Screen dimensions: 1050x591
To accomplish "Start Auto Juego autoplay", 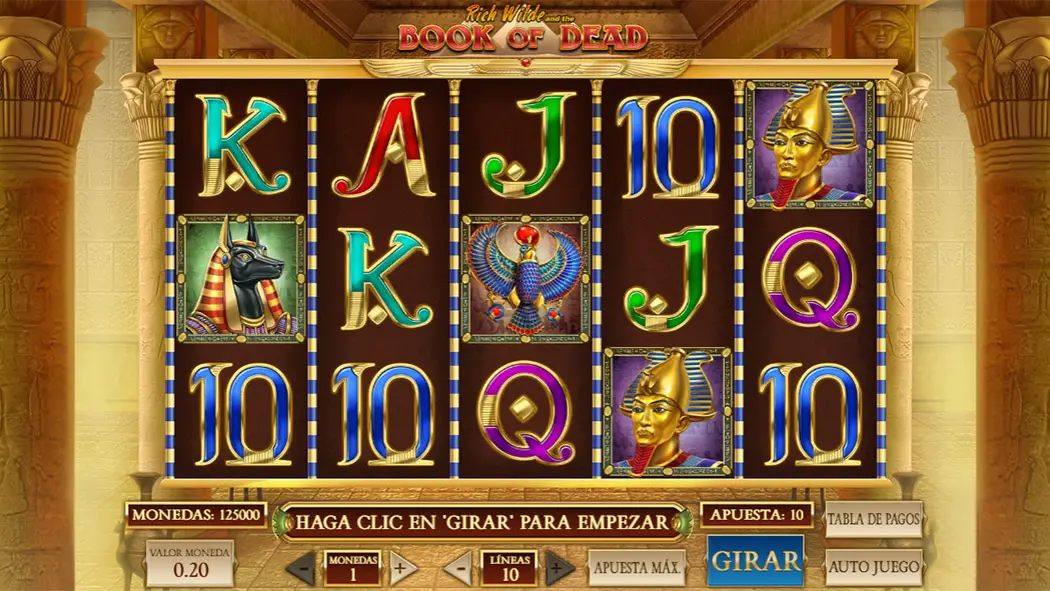I will [873, 567].
